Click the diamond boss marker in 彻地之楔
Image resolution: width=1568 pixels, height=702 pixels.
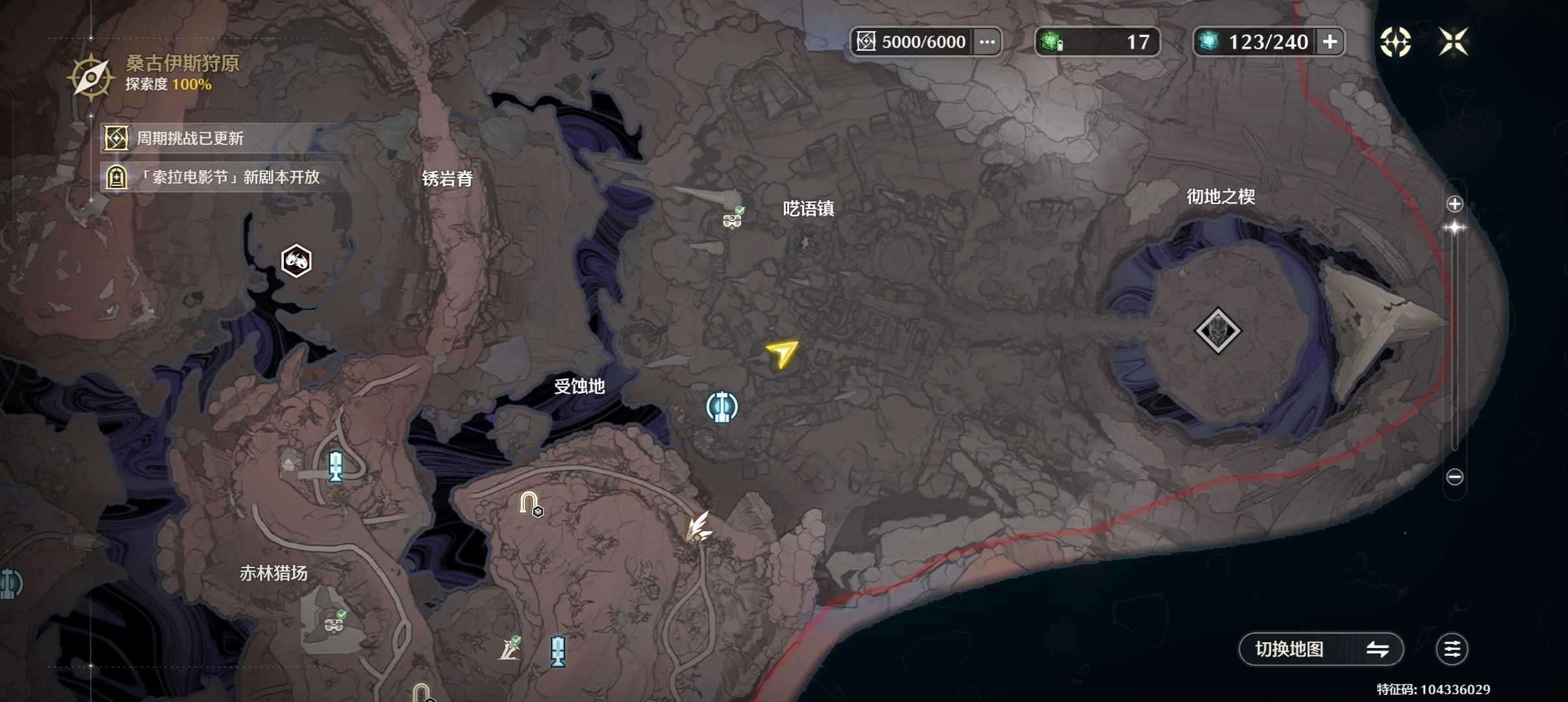pyautogui.click(x=1220, y=330)
